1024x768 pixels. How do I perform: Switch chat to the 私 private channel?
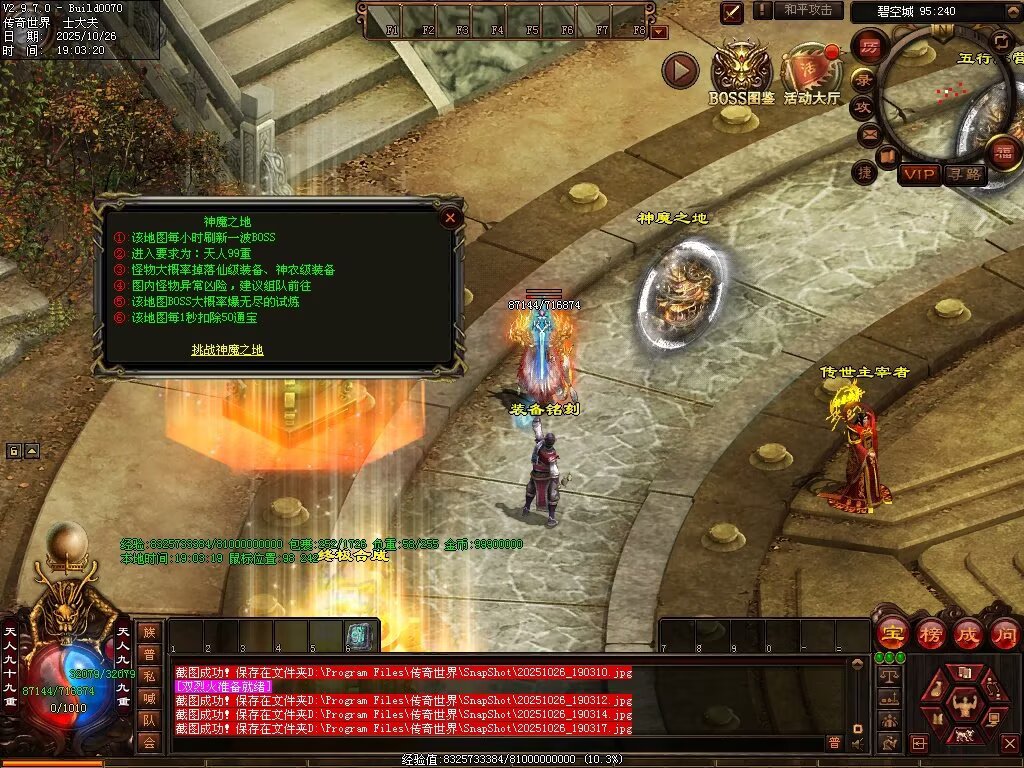pyautogui.click(x=149, y=676)
